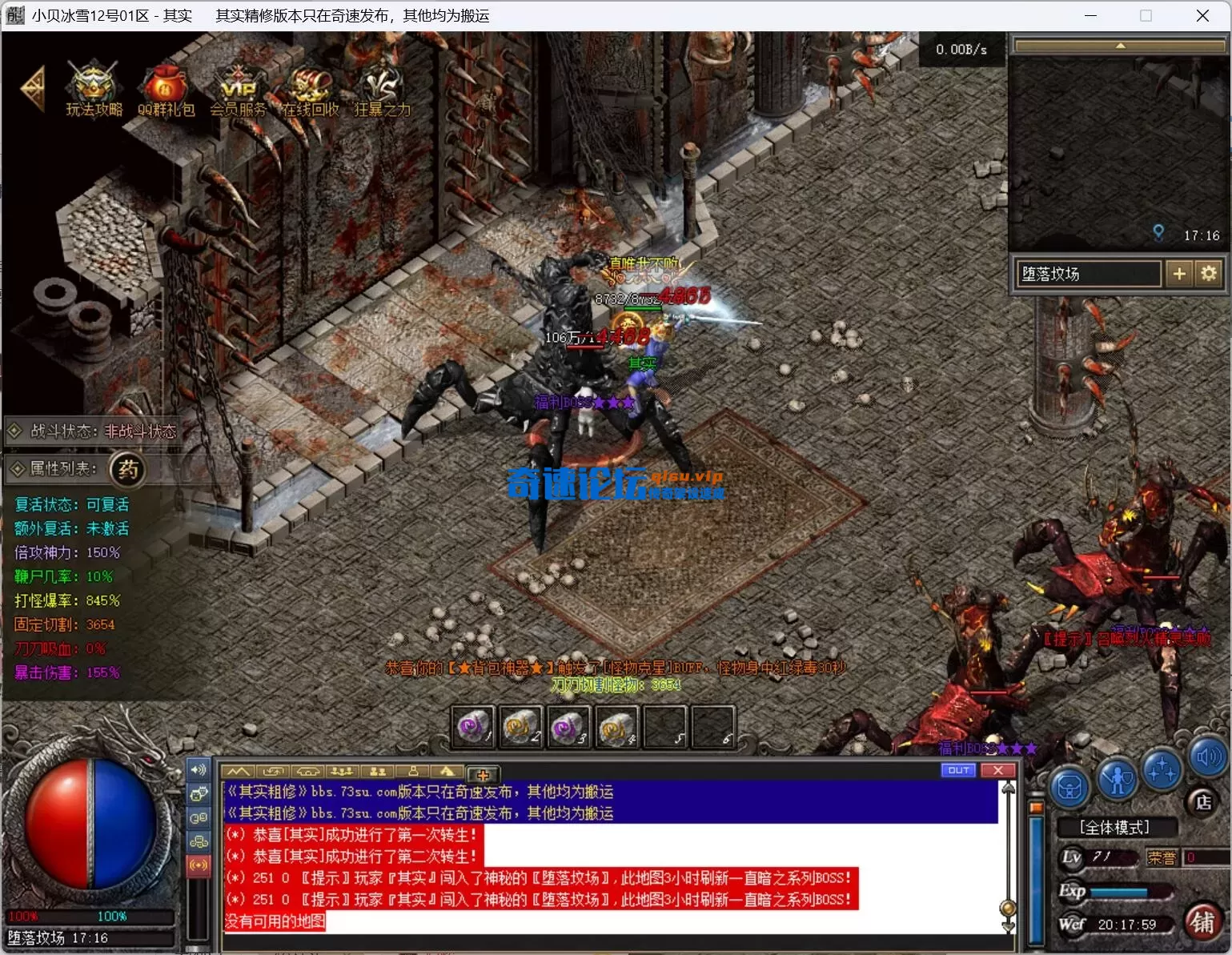Open minimap settings with the gear icon
The image size is (1232, 955).
tap(1209, 274)
